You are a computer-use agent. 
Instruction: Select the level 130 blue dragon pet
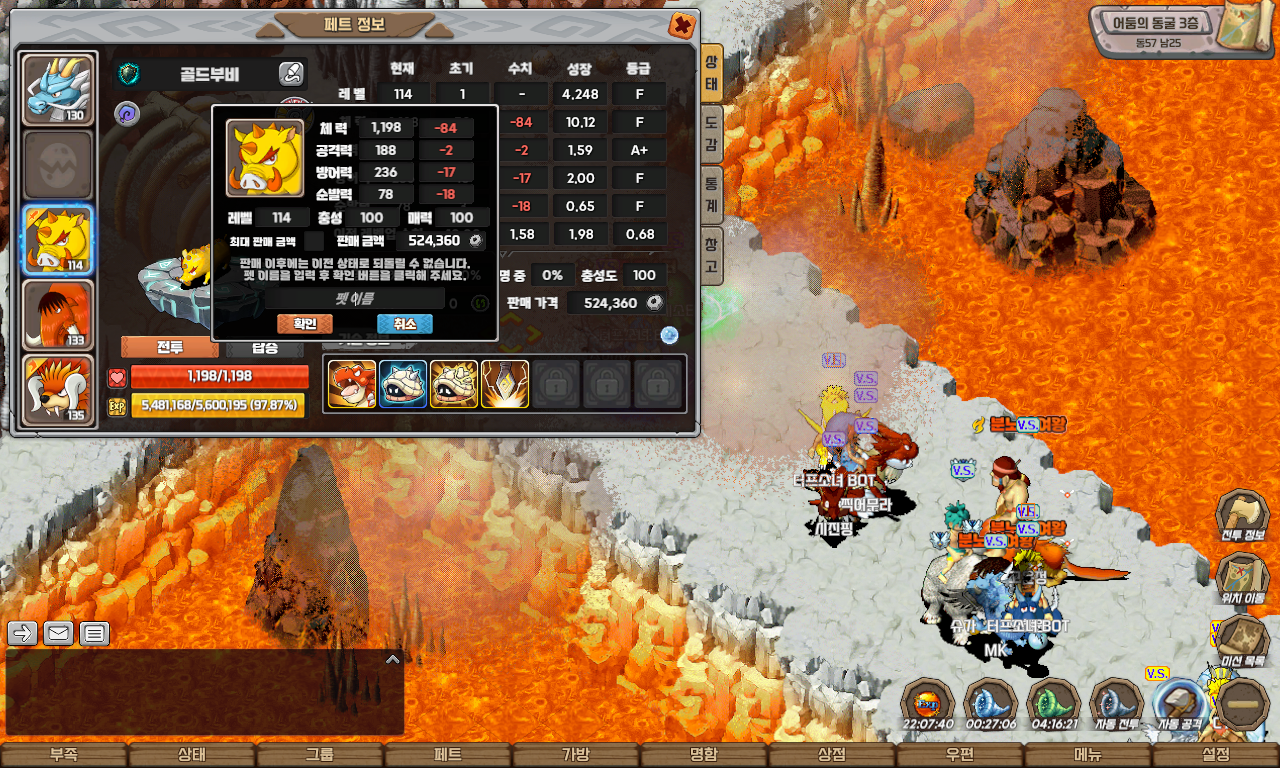[58, 90]
